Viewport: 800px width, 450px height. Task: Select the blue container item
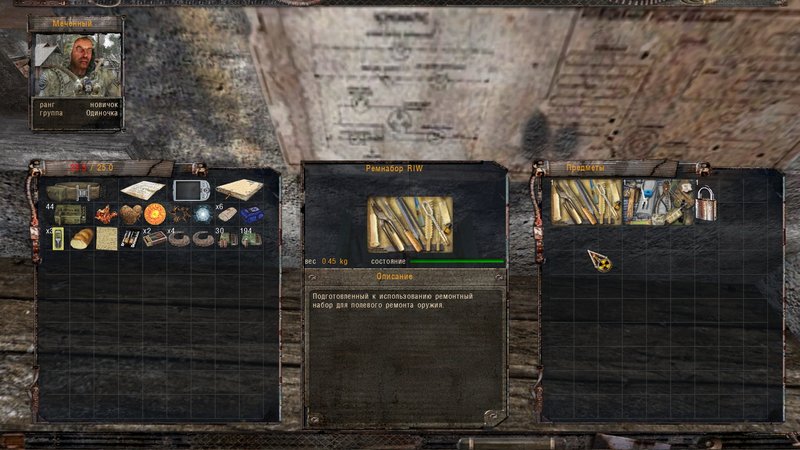tap(251, 215)
